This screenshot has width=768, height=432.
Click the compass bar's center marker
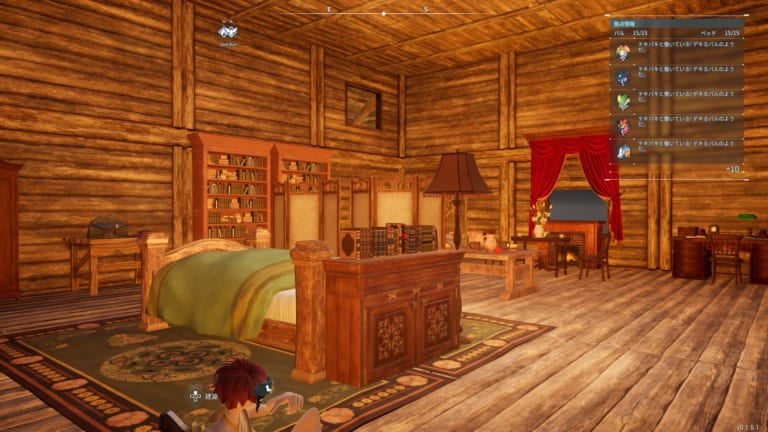(383, 13)
